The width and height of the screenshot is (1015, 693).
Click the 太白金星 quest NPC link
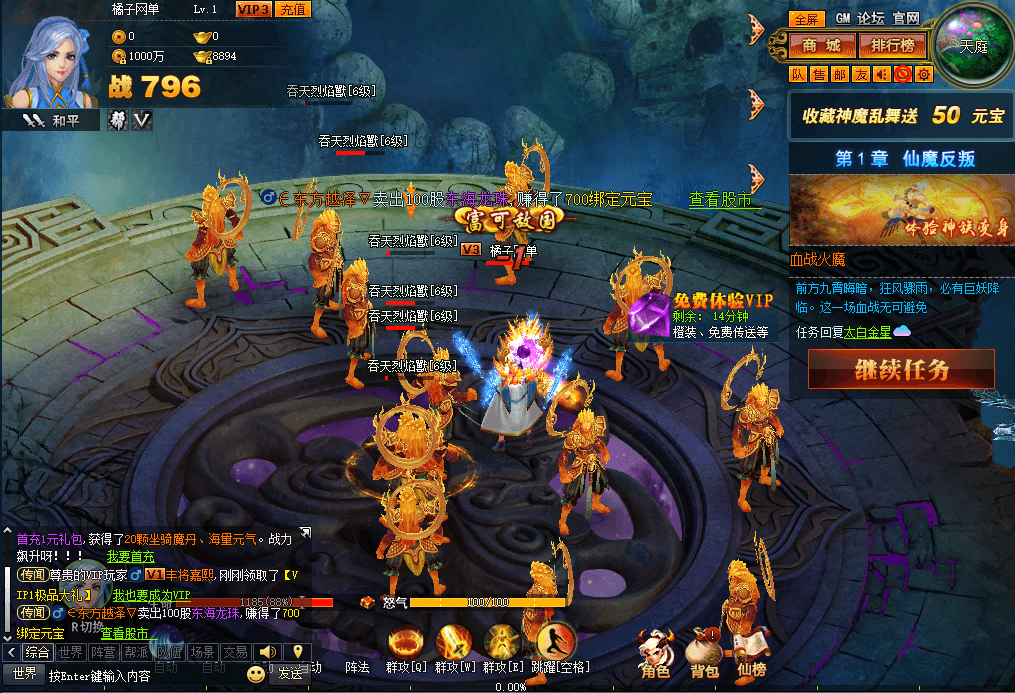tap(866, 332)
